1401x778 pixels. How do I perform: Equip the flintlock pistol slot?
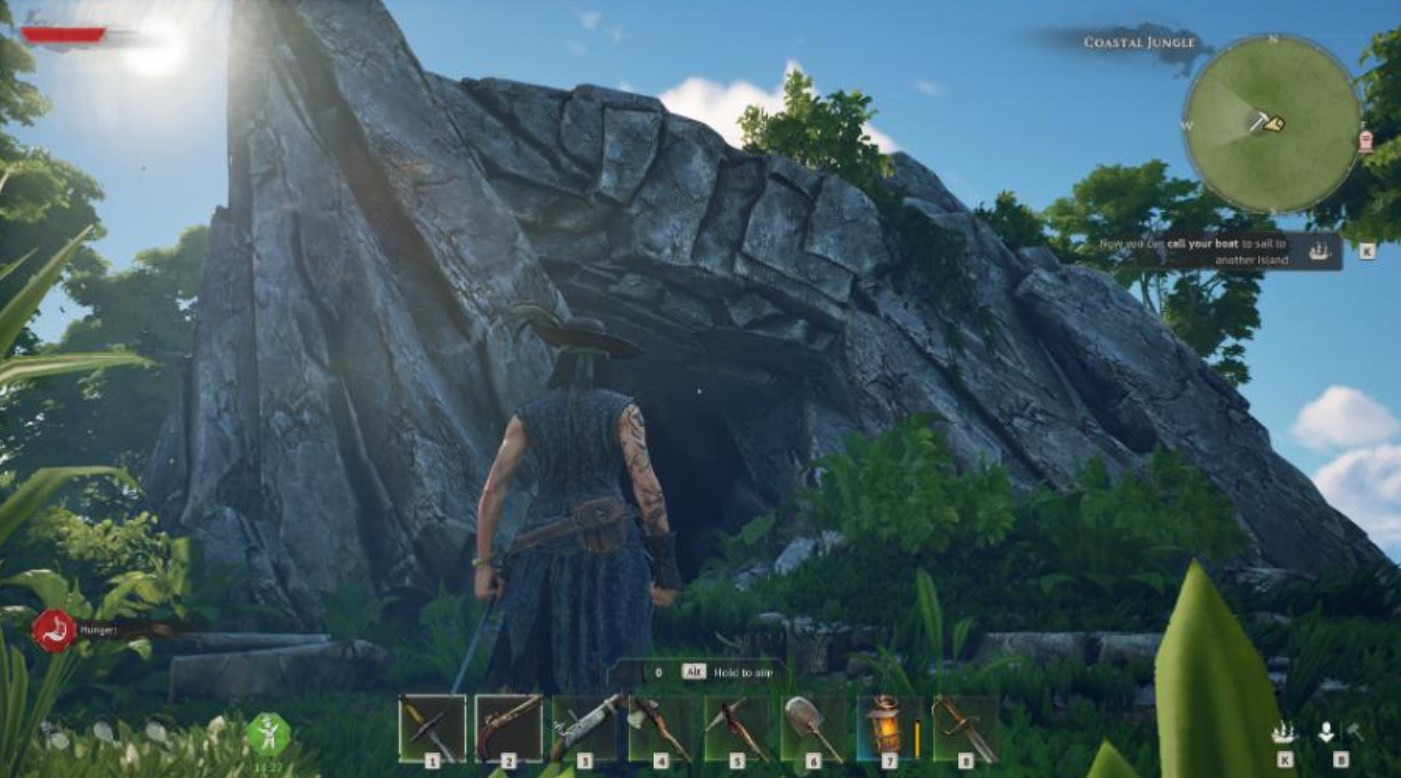click(x=508, y=728)
